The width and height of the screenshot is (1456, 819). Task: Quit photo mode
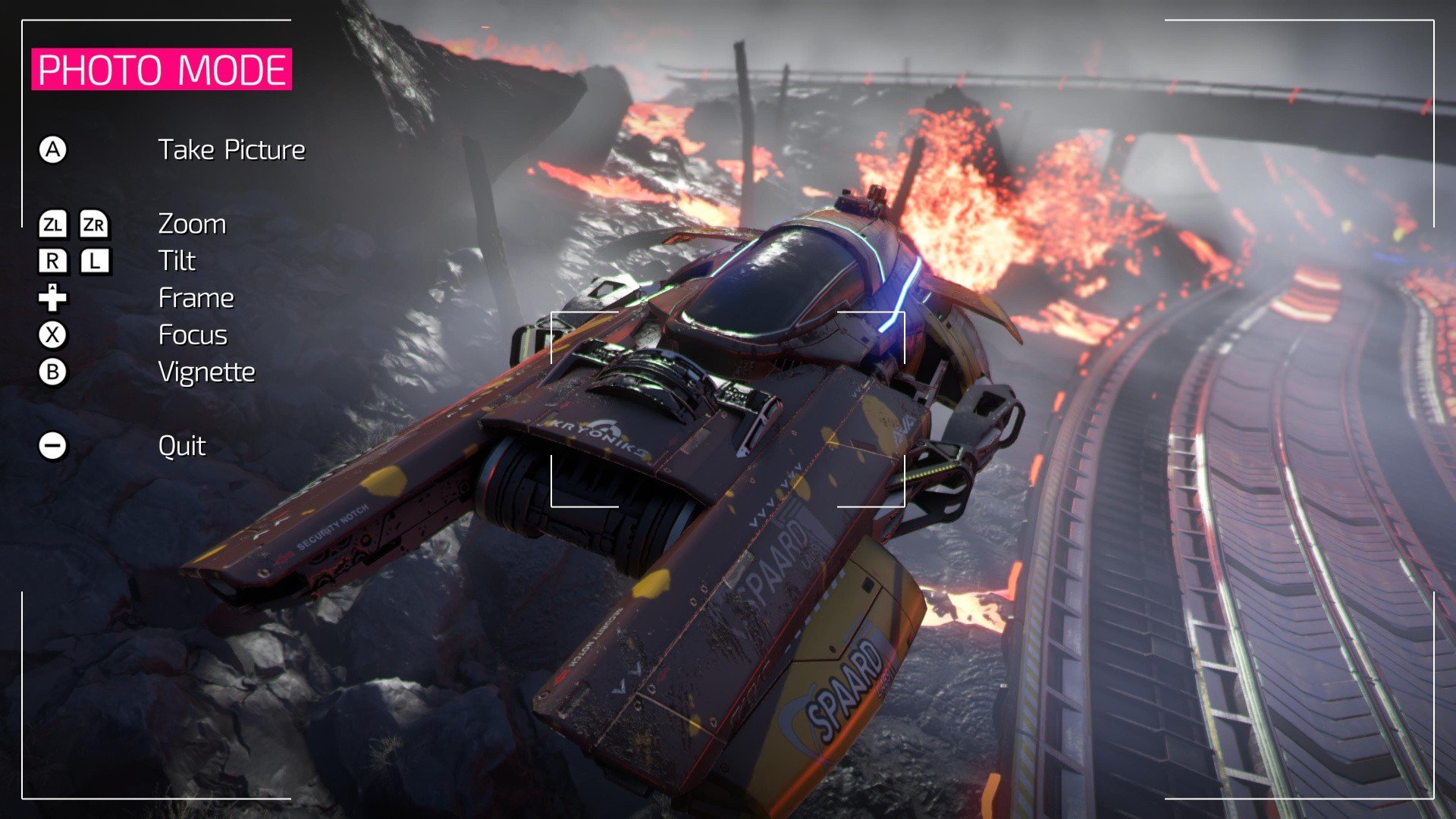tap(181, 446)
